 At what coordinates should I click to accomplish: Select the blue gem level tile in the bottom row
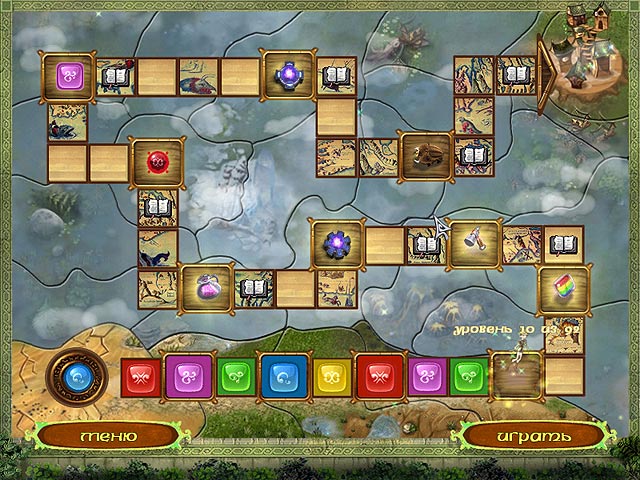pyautogui.click(x=281, y=376)
